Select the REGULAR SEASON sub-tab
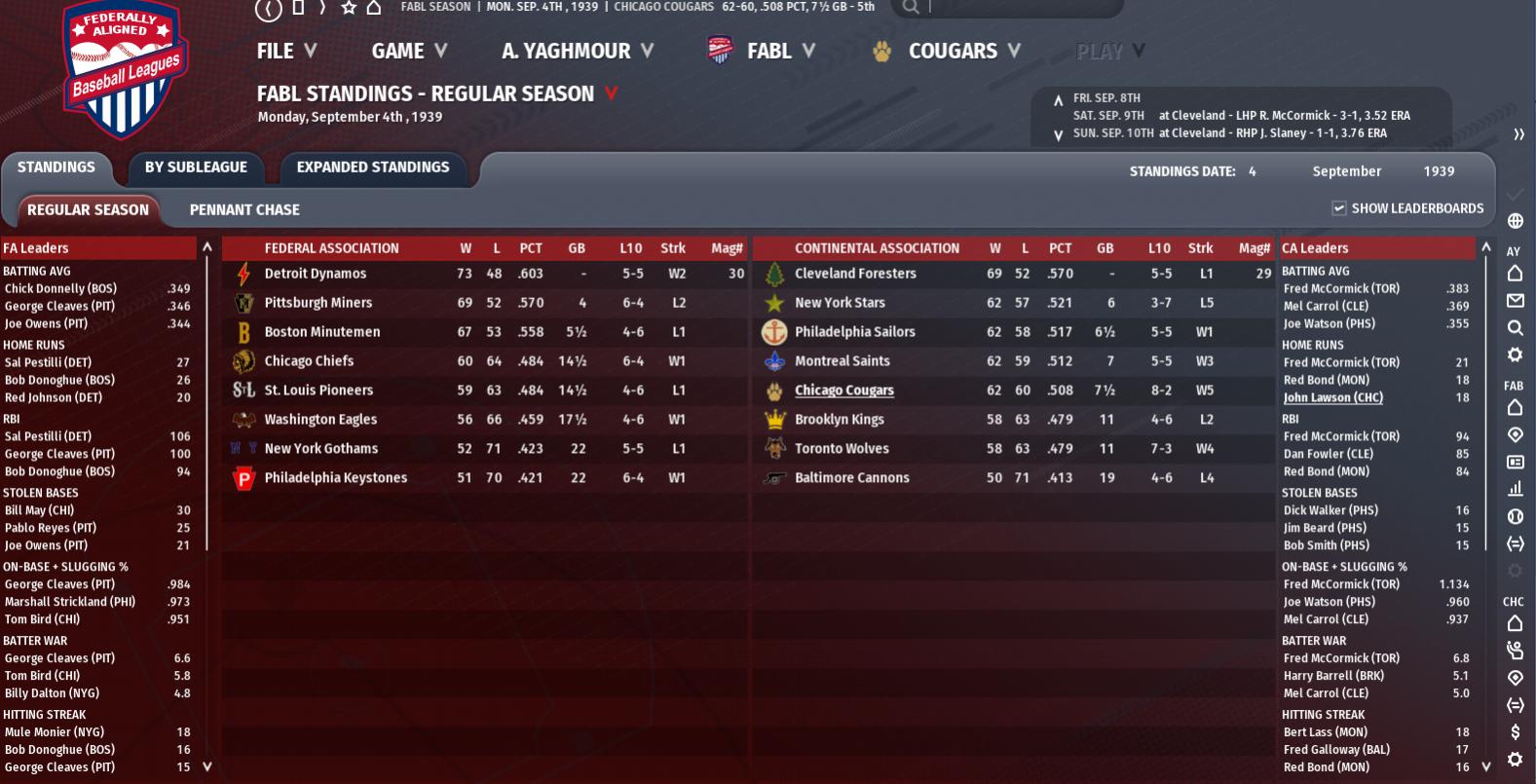Screen dimensions: 1536x784 (x=88, y=209)
